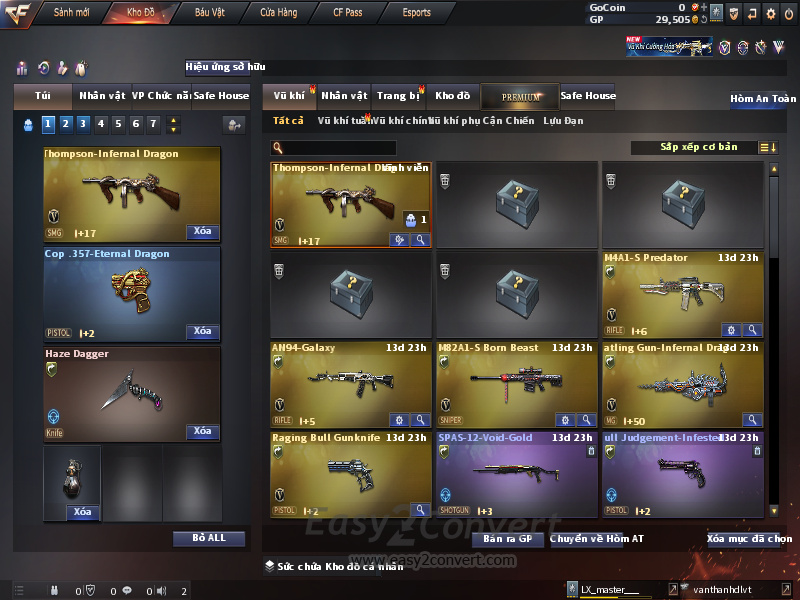Image resolution: width=800 pixels, height=600 pixels.
Task: Open the Sảnh mới lobby menu
Action: coord(71,13)
